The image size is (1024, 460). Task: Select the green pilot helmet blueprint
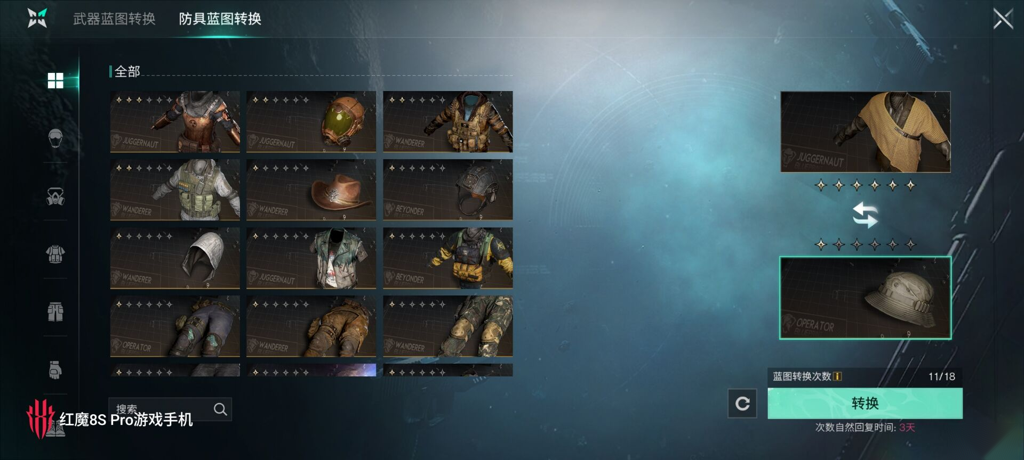pyautogui.click(x=312, y=122)
